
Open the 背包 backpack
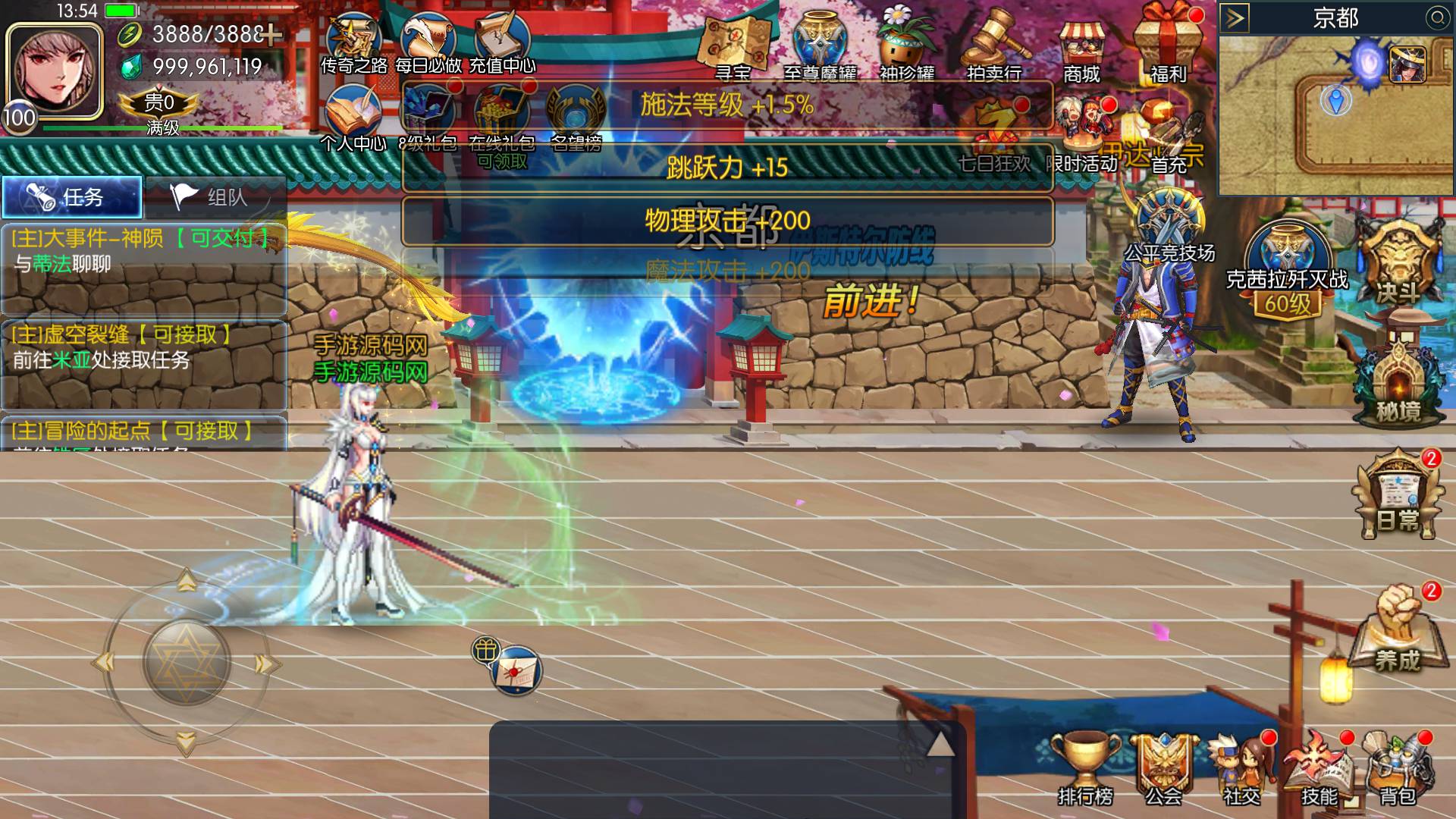coord(1397,767)
